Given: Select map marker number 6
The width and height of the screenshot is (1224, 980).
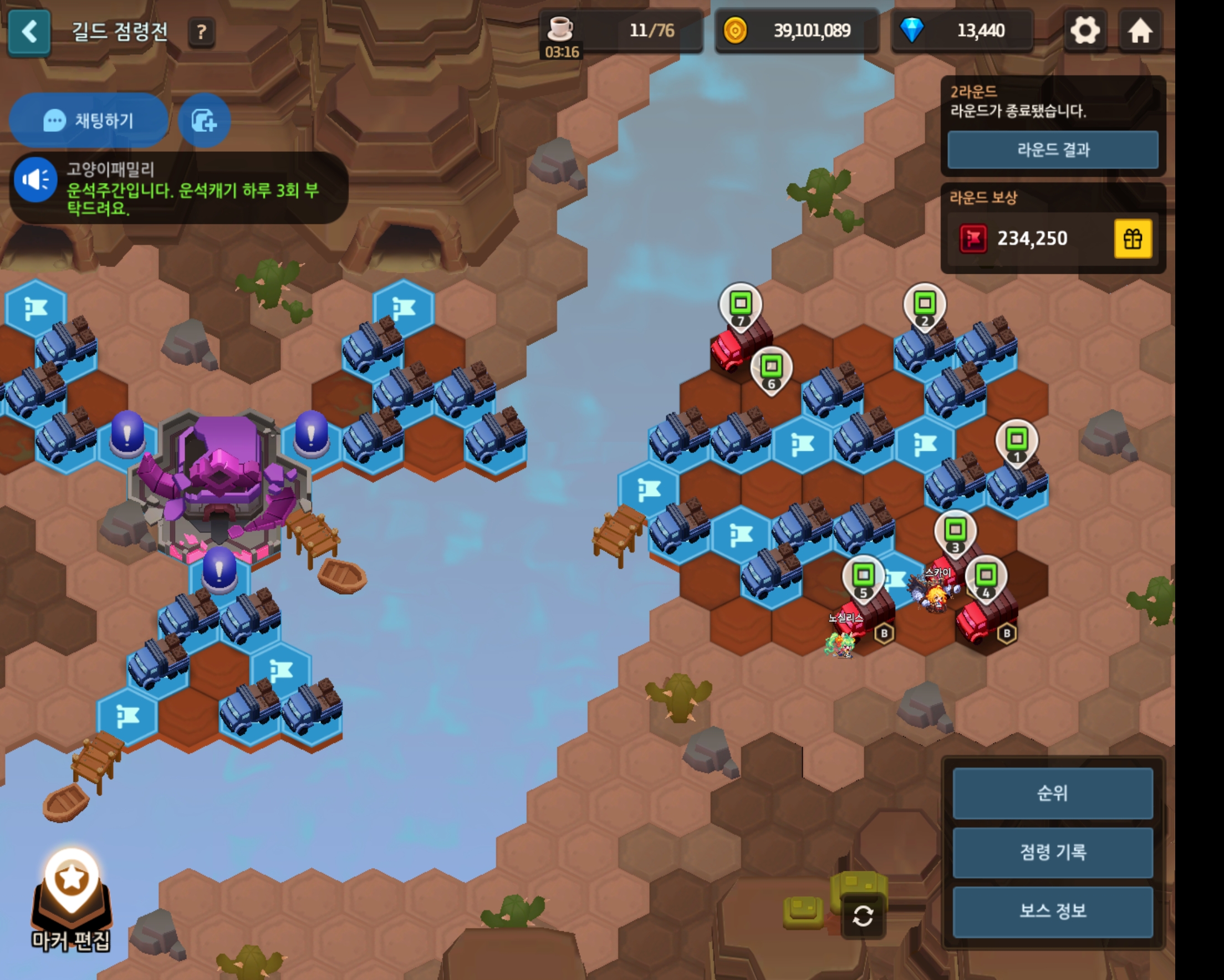Looking at the screenshot, I should [x=771, y=369].
